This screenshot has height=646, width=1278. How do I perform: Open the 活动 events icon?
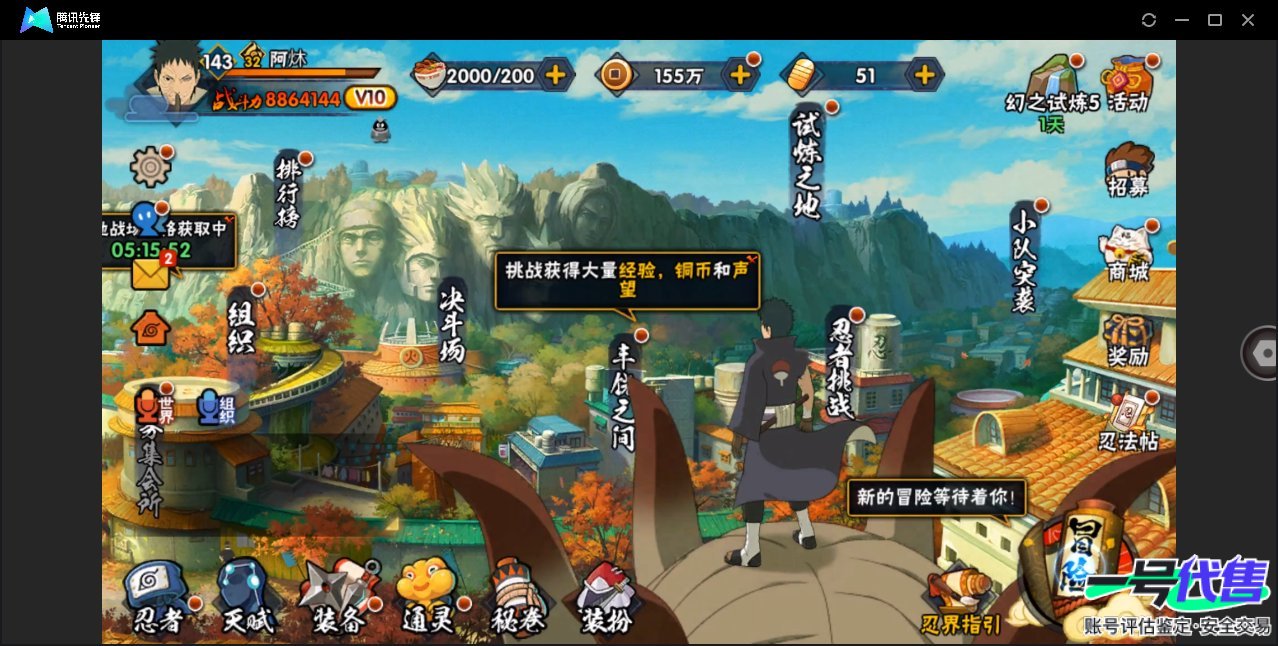pyautogui.click(x=1126, y=84)
